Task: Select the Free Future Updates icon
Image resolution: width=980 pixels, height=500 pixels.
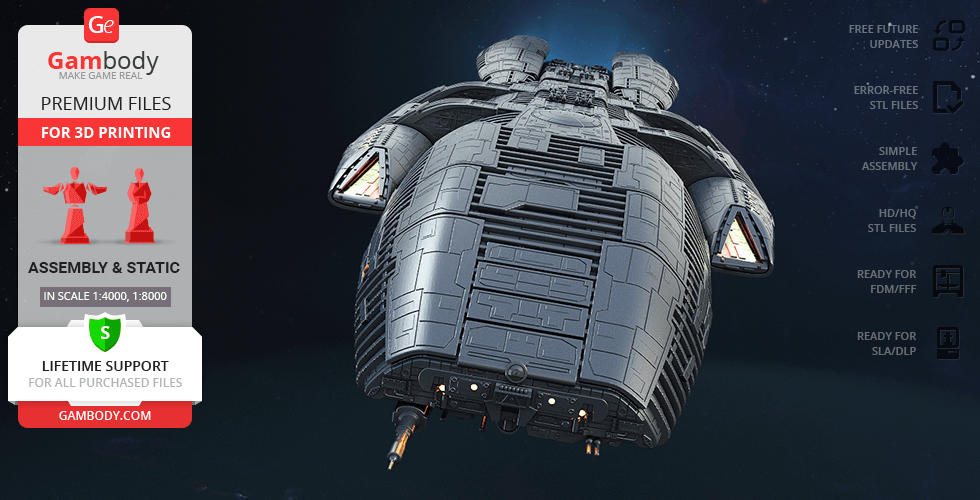Action: 947,36
